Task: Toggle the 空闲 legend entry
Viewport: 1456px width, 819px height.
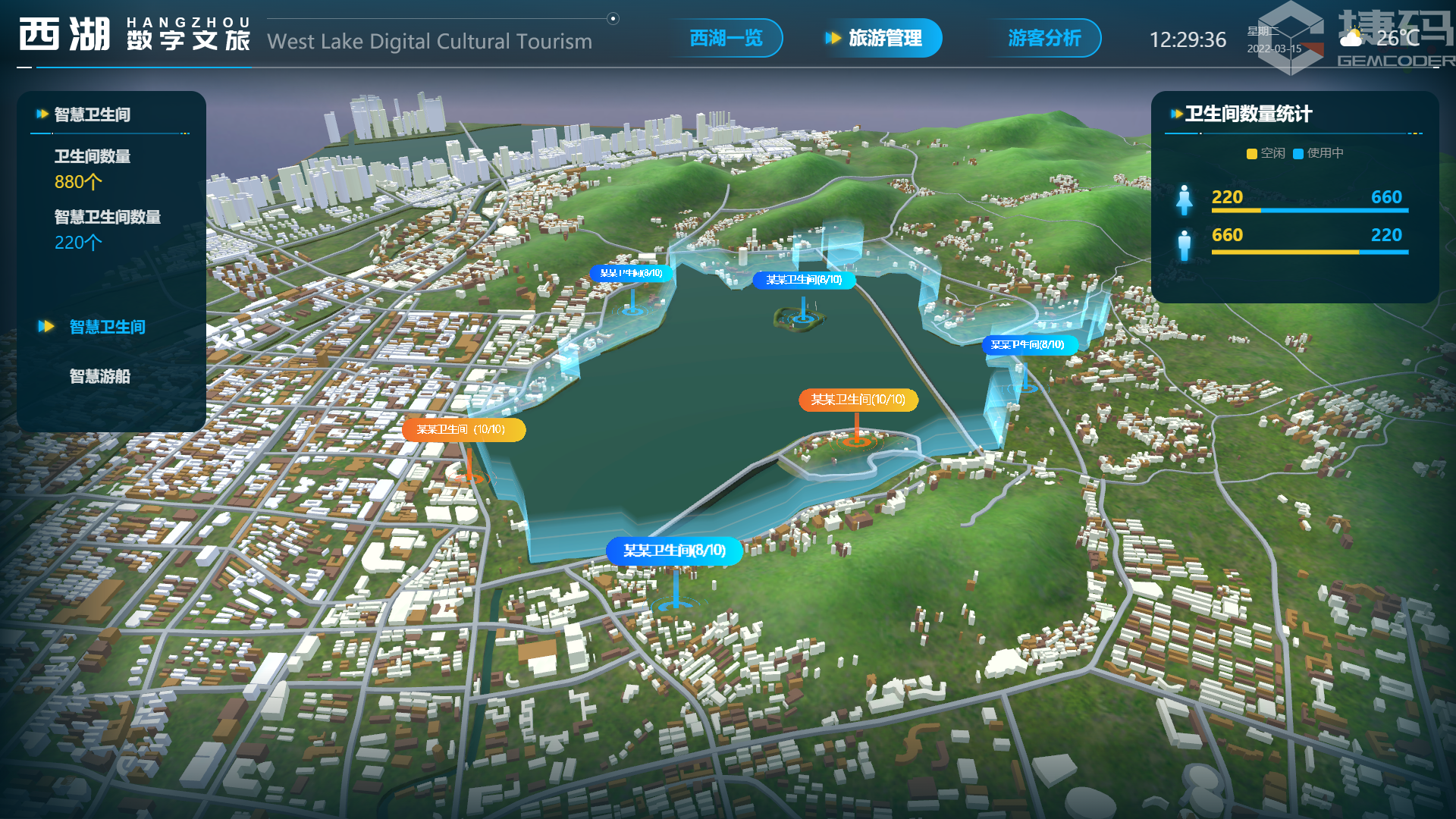Action: tap(1266, 153)
